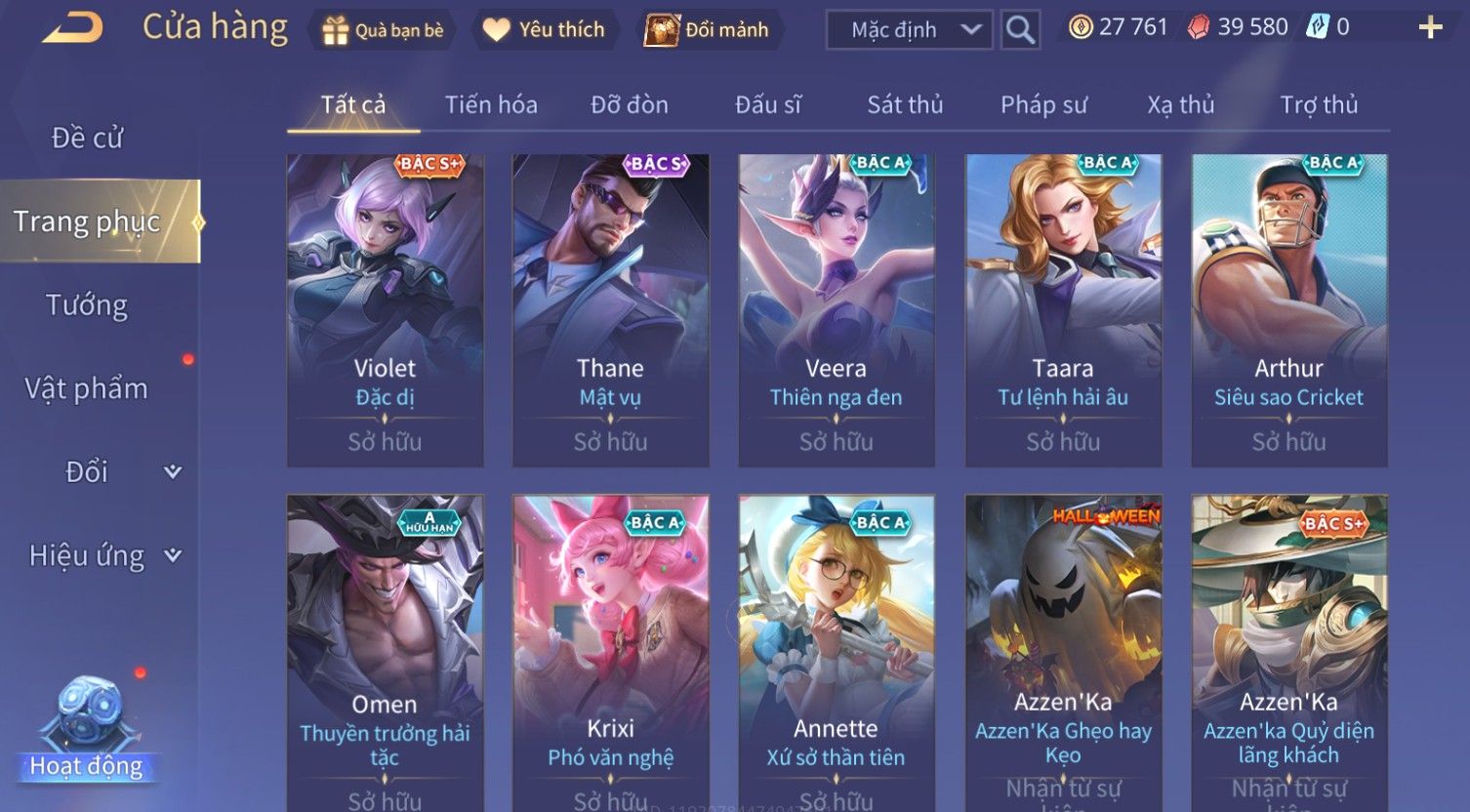Open the Đề cử sidebar section
The image size is (1470, 812).
[88, 138]
